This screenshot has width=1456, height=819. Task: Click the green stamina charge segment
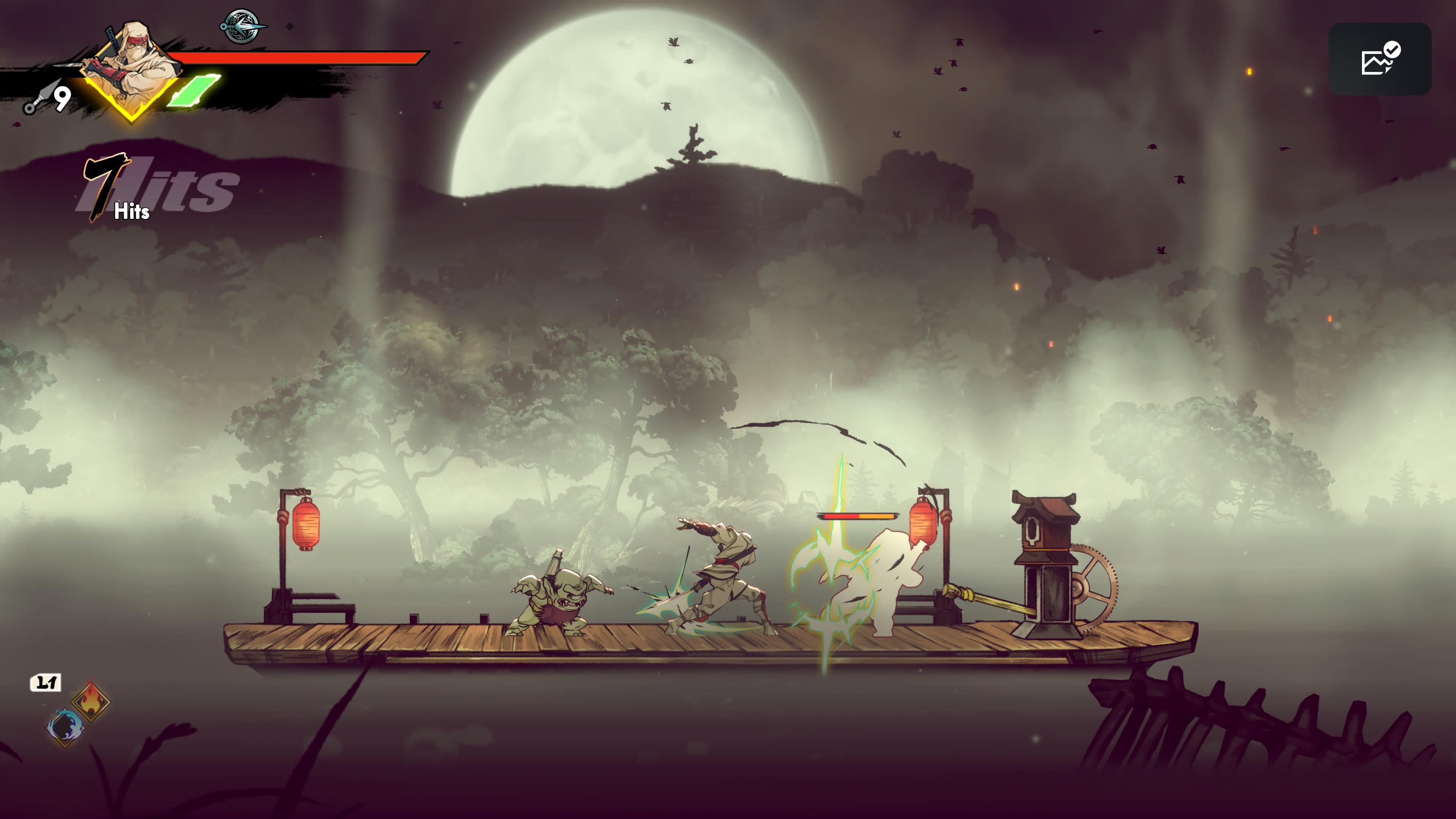tap(192, 91)
